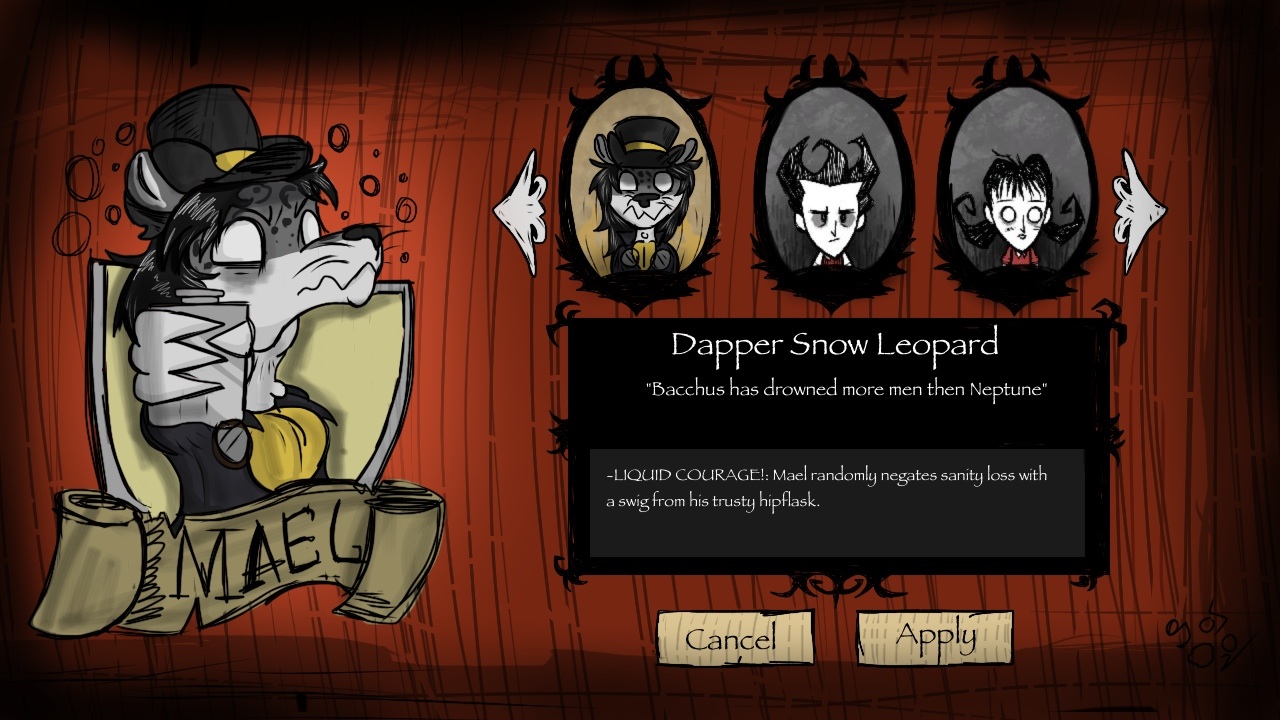Pick the Willow character portrait

pyautogui.click(x=1015, y=195)
